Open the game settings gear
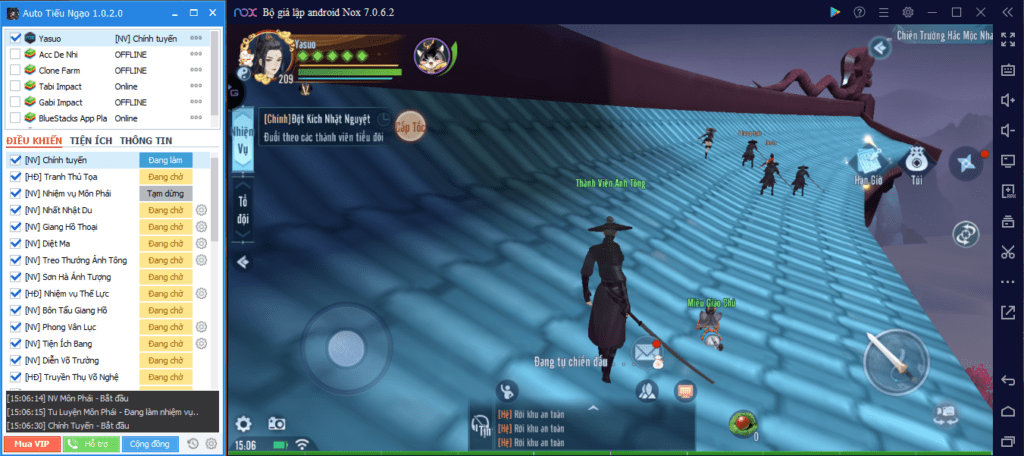This screenshot has width=1024, height=456. click(243, 423)
